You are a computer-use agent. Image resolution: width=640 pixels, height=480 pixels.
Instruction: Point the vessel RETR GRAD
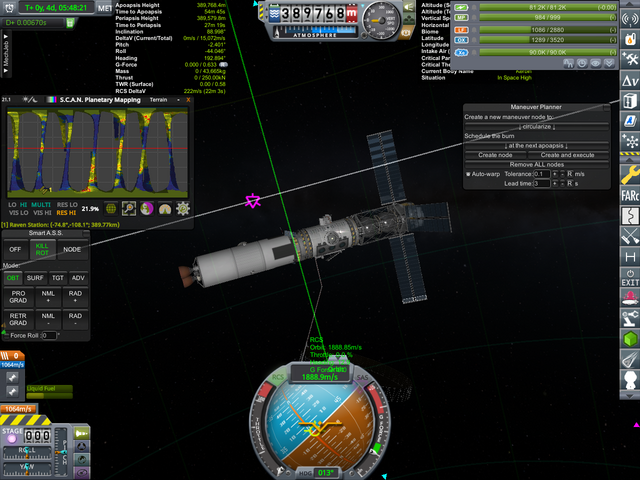pos(18,320)
